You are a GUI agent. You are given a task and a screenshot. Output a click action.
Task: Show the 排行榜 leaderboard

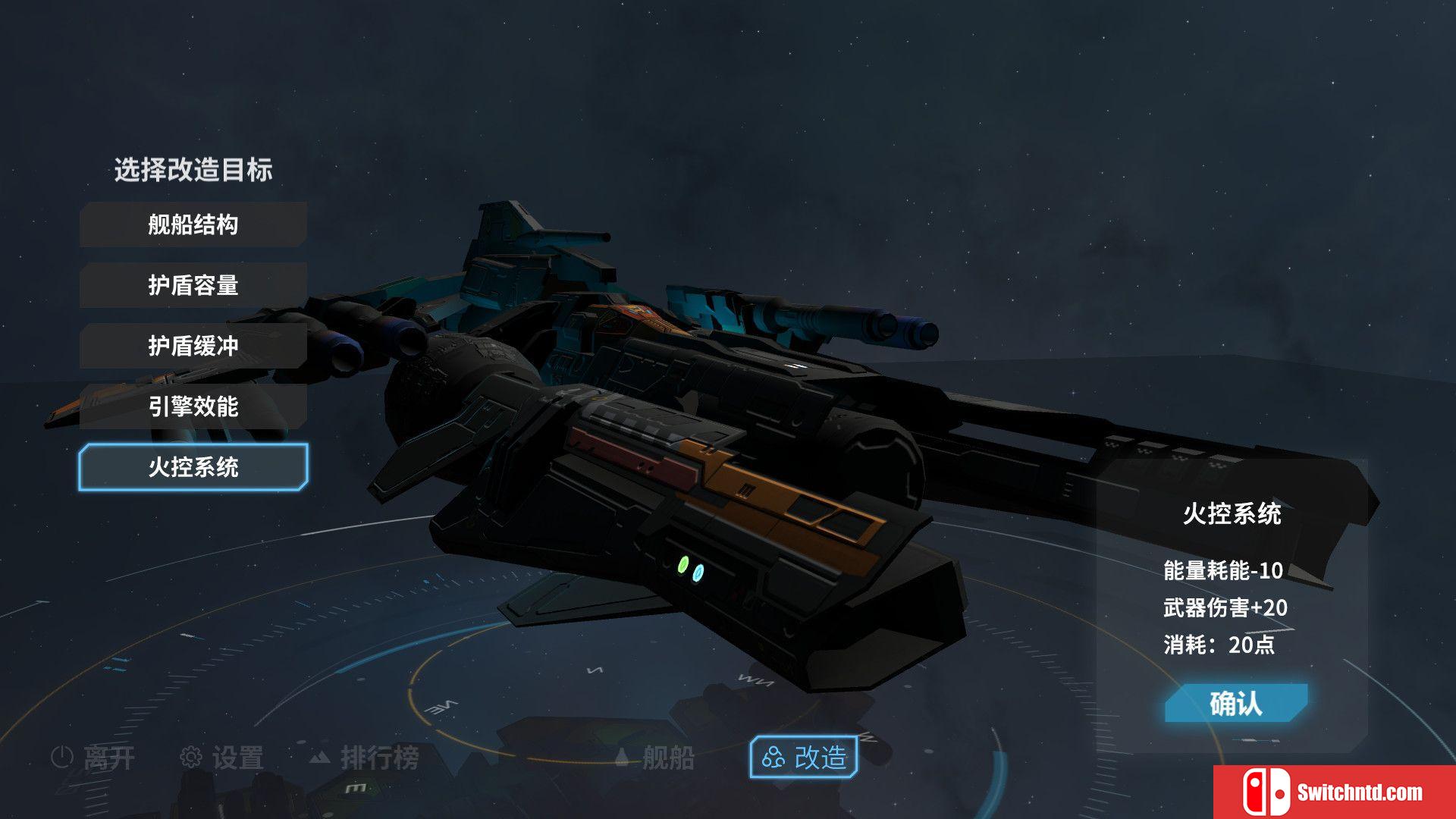click(x=364, y=757)
